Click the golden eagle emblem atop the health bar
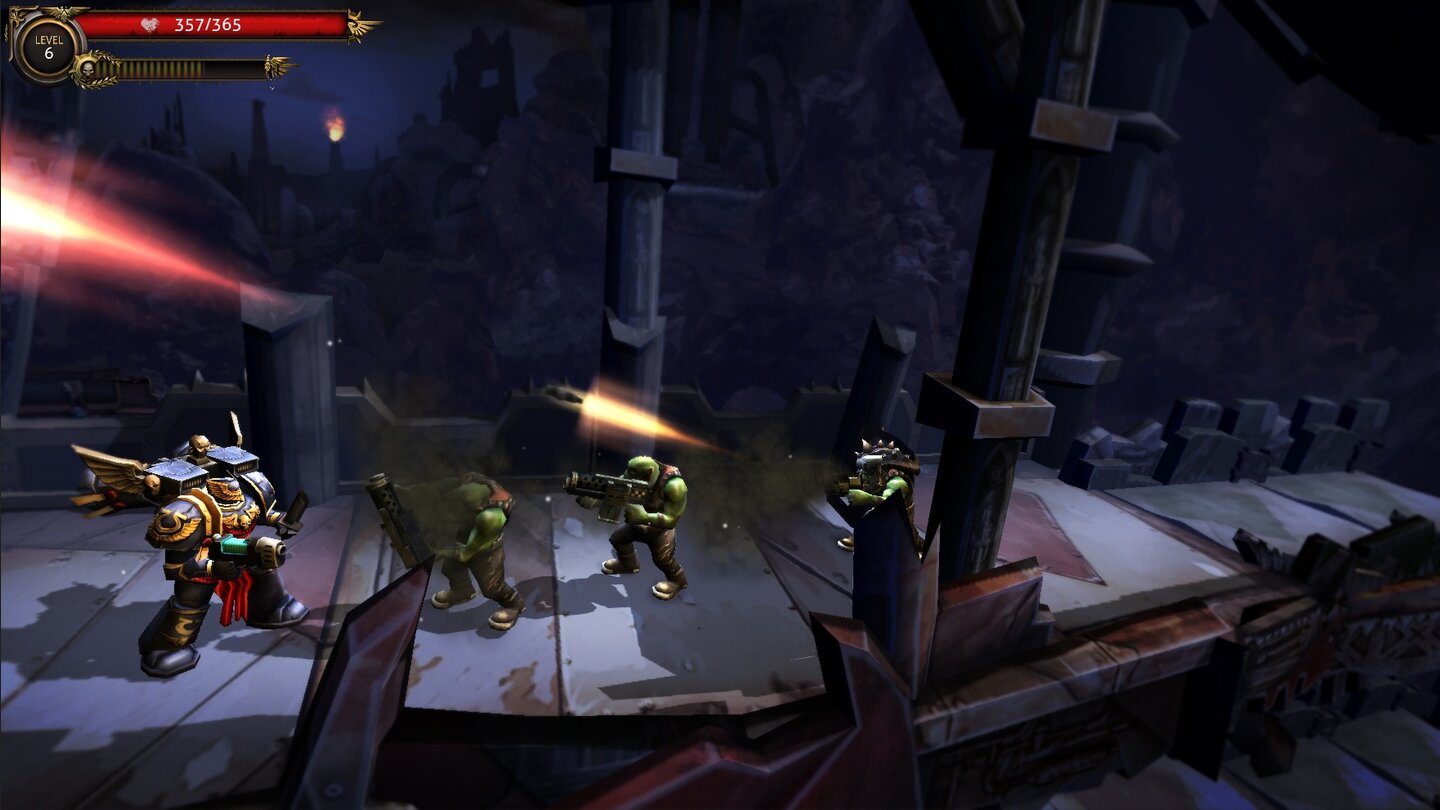 63,11
